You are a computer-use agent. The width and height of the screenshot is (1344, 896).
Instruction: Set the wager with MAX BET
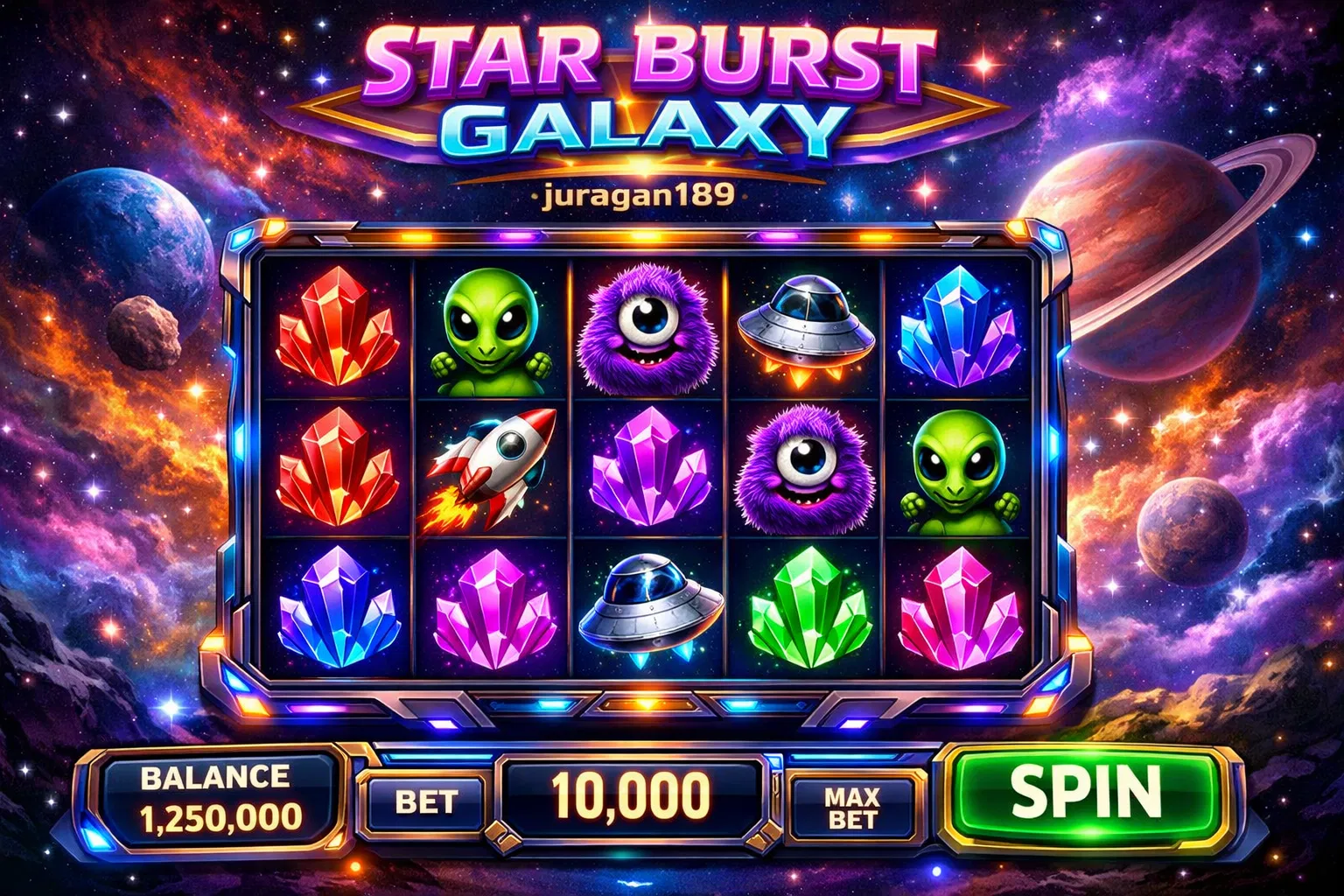tap(852, 807)
